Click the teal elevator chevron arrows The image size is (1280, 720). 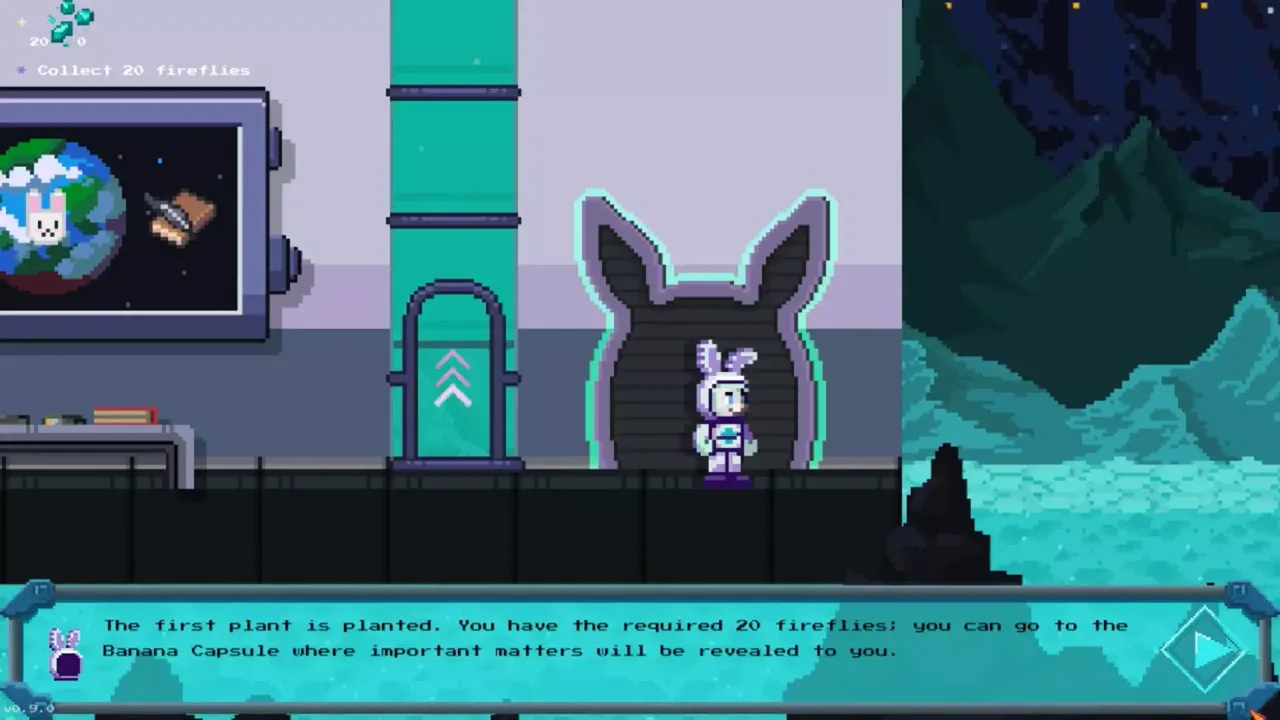point(455,375)
